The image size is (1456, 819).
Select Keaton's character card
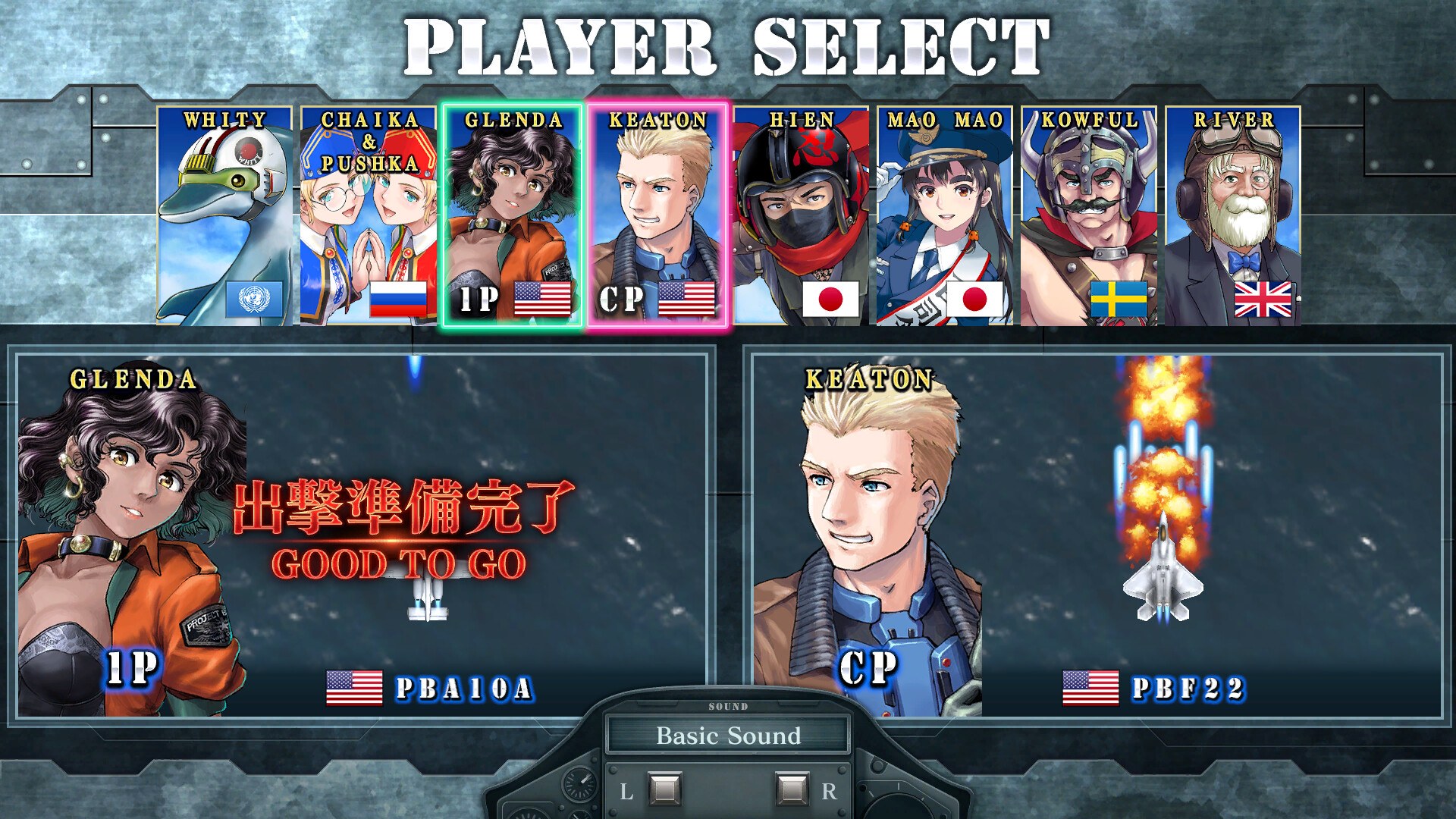pyautogui.click(x=657, y=215)
